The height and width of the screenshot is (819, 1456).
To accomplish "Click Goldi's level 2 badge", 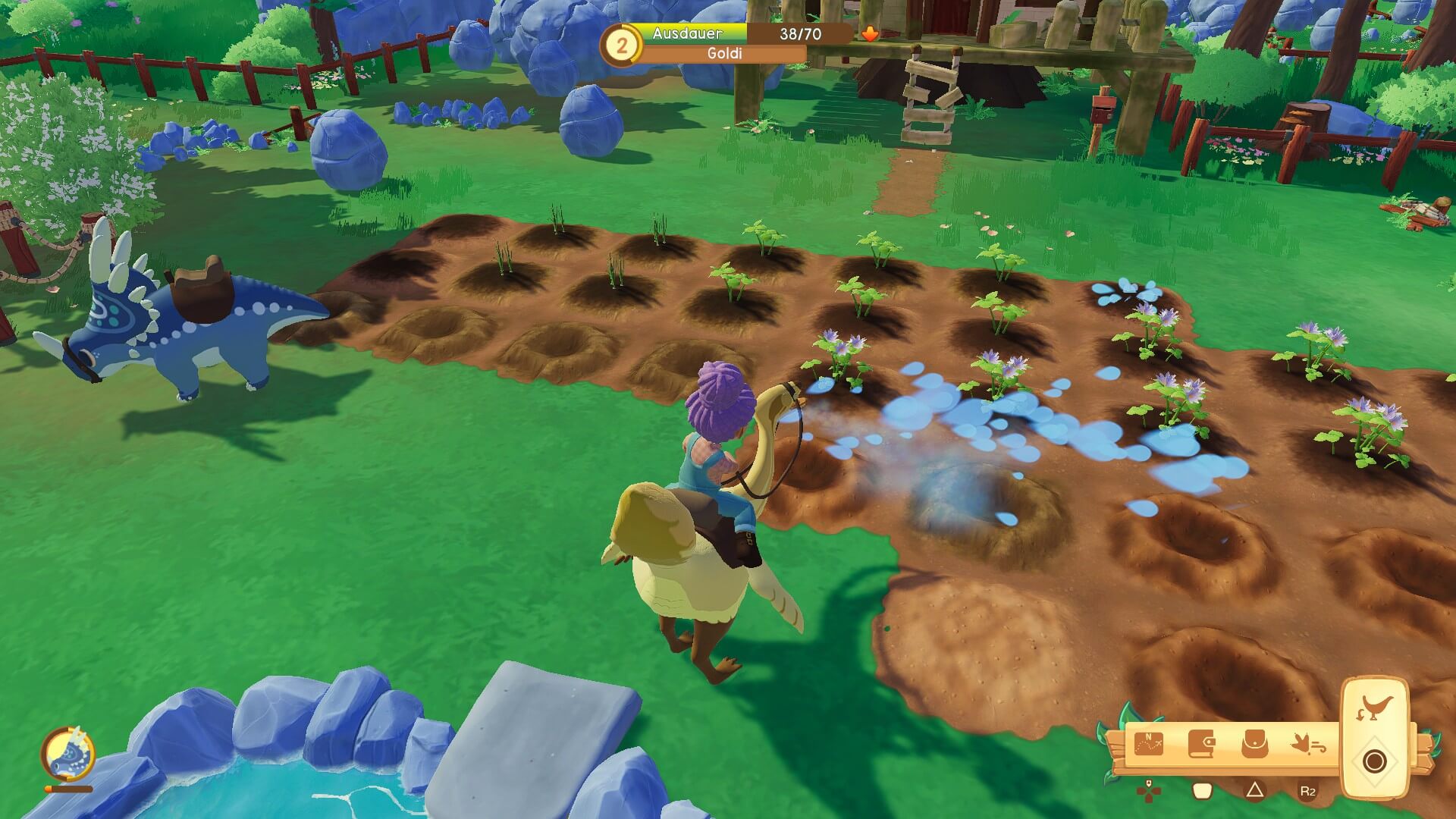I will 621,45.
